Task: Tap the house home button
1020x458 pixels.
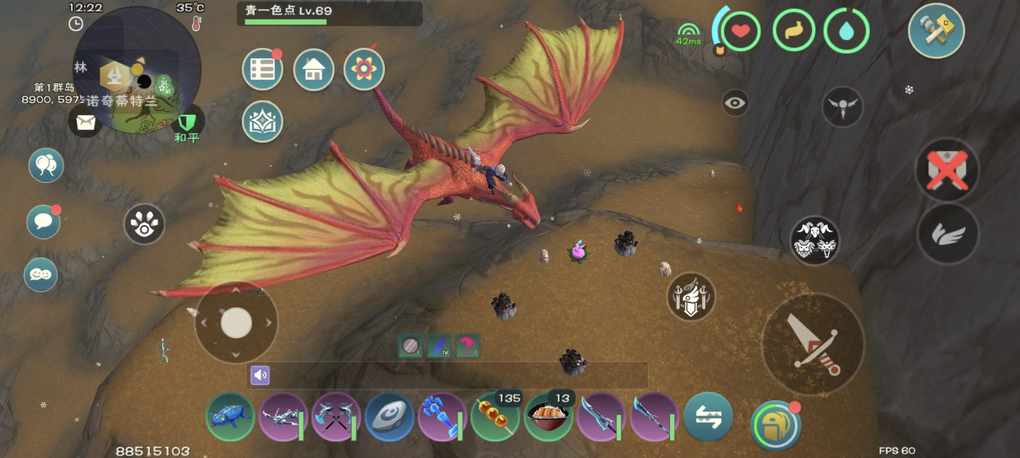Action: pos(314,70)
